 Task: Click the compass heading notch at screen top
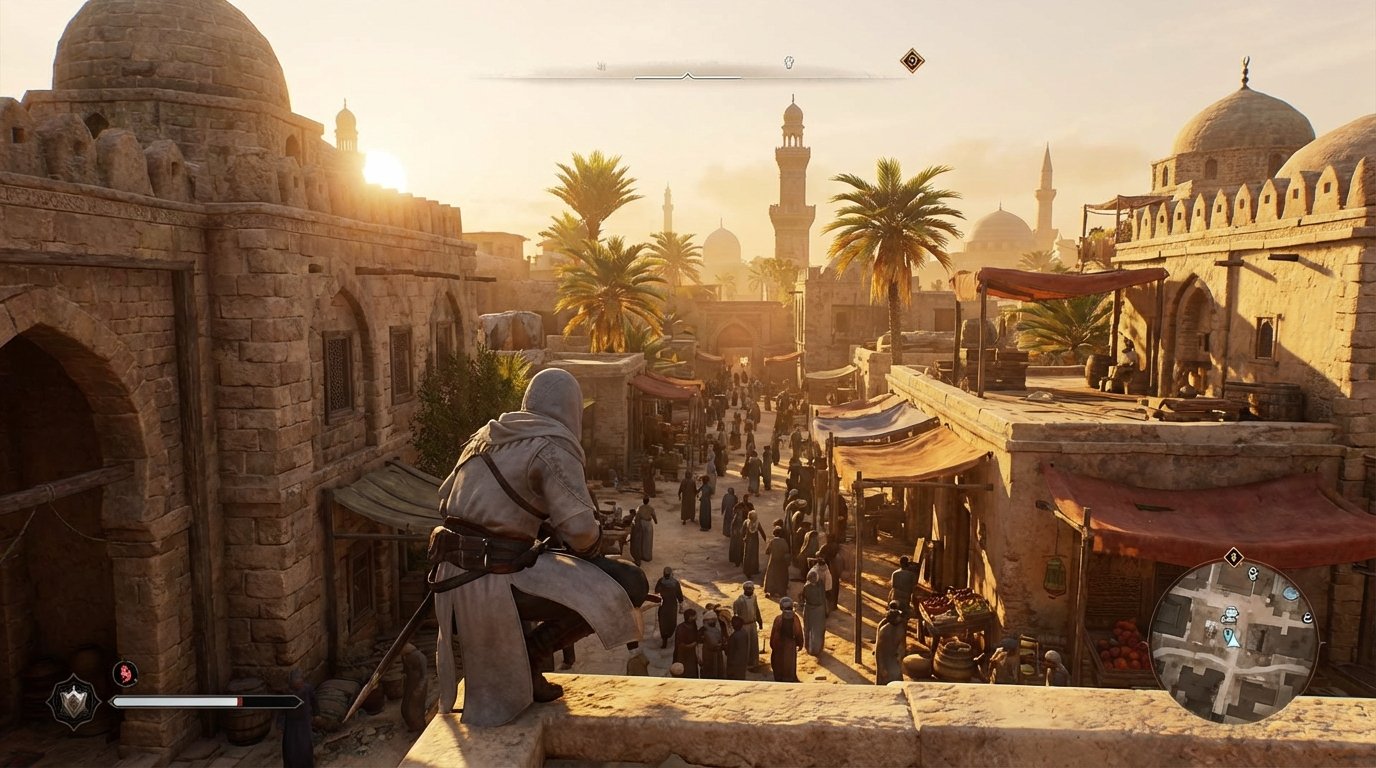tap(687, 76)
